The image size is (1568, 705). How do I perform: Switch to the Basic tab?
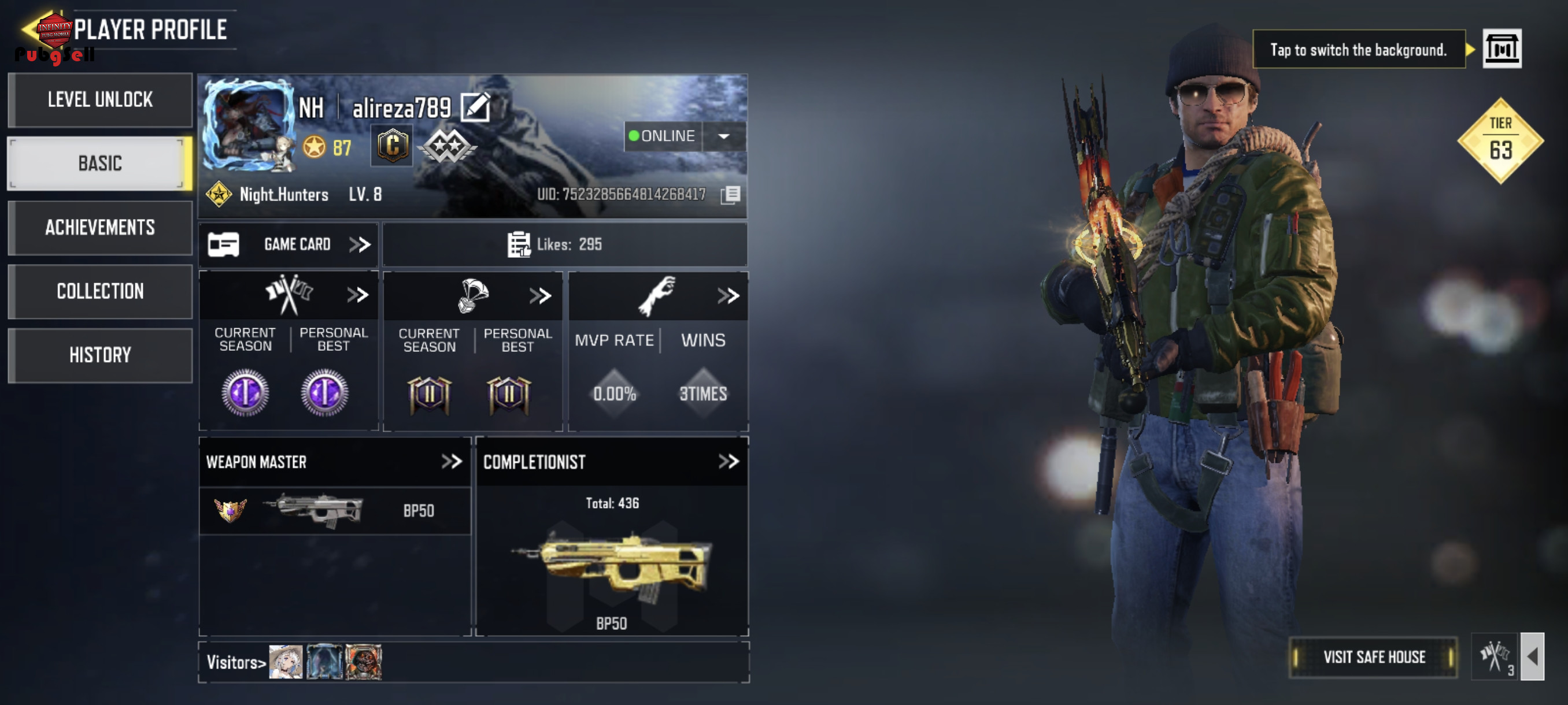coord(100,163)
